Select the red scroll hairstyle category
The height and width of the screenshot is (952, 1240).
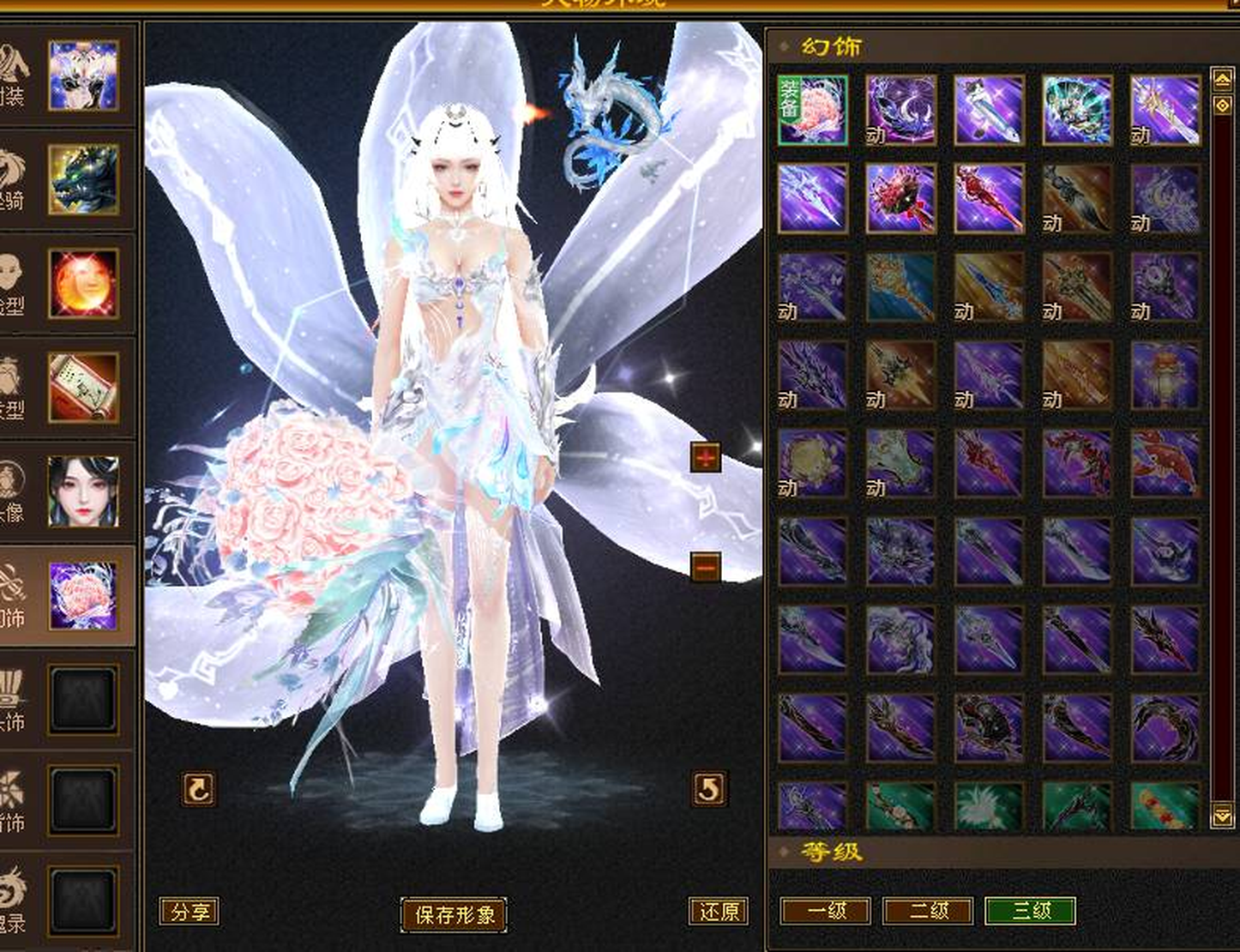pyautogui.click(x=83, y=388)
